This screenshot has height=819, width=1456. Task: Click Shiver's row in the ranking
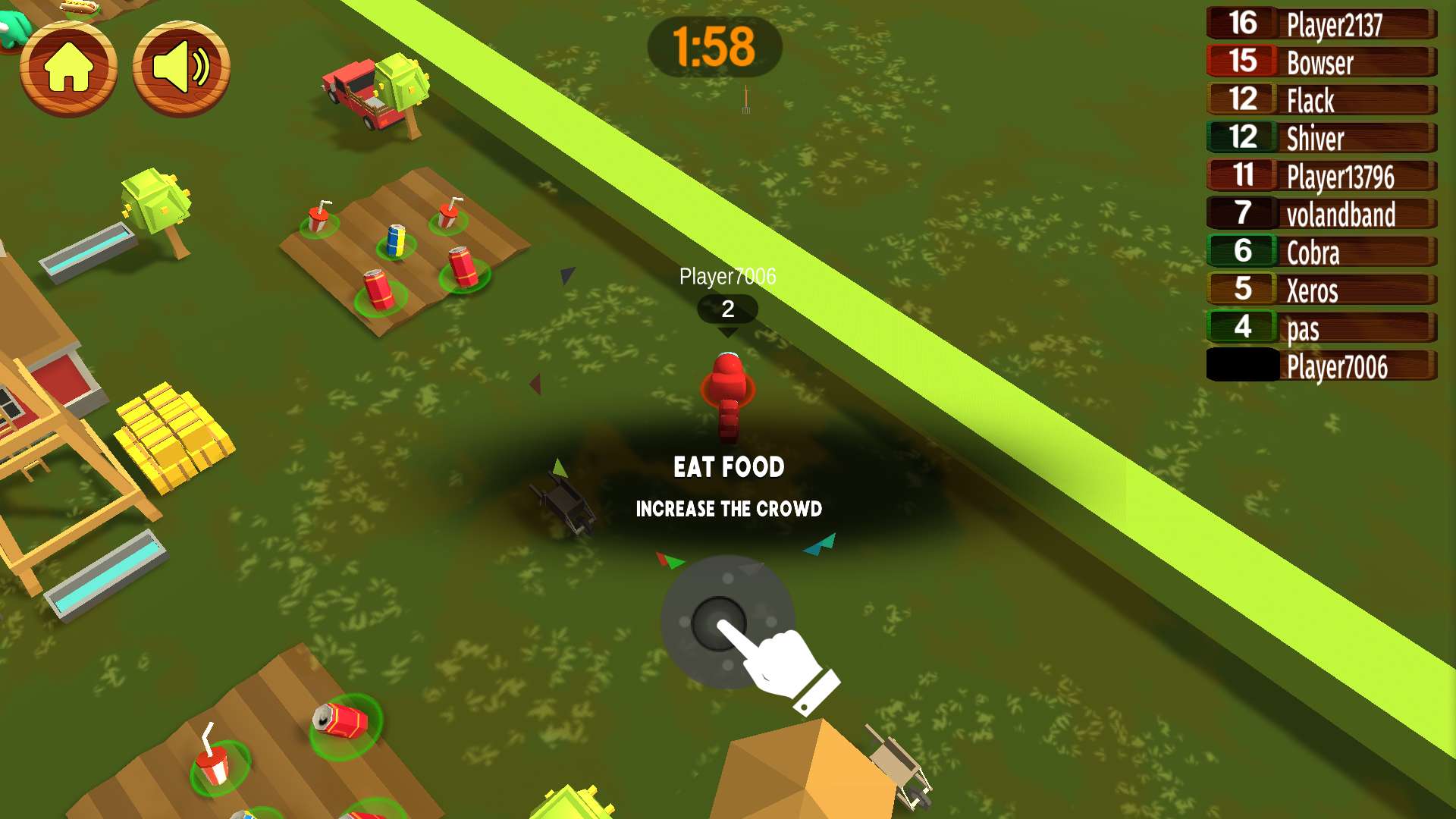coord(1321,138)
